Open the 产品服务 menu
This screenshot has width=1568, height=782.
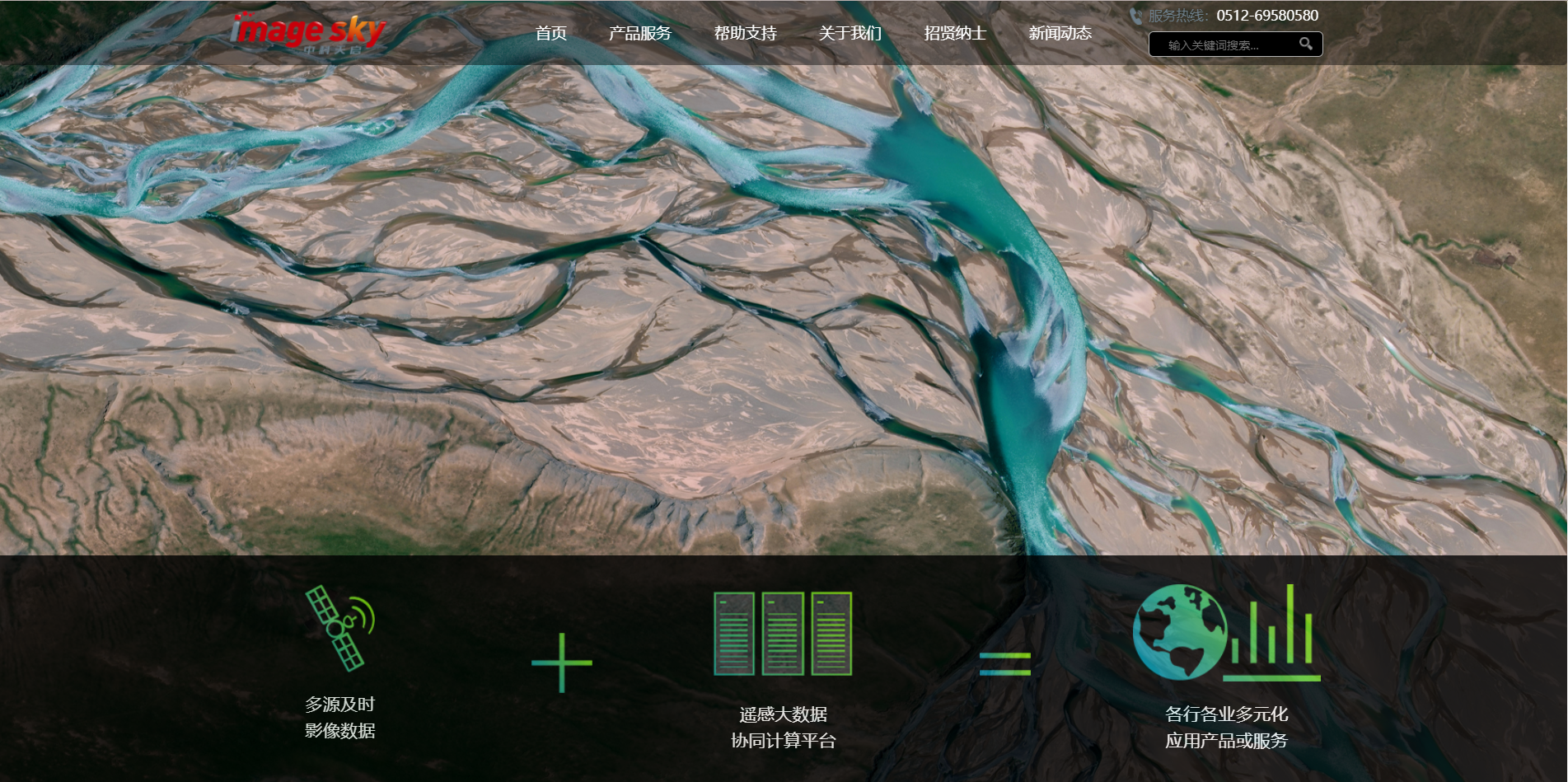pyautogui.click(x=639, y=33)
